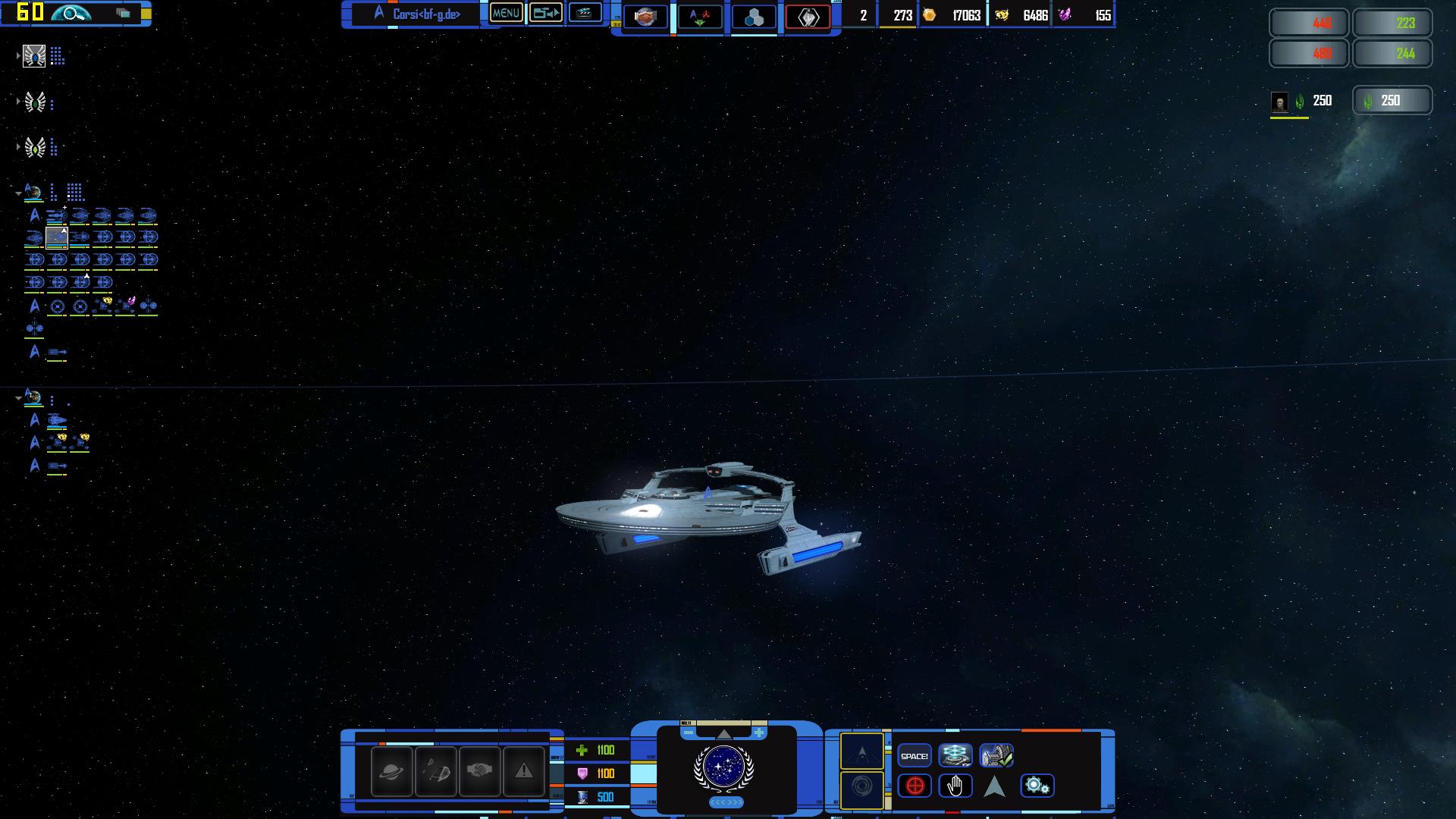The image size is (1456, 819).
Task: Choose the white hand stop command
Action: 955,786
